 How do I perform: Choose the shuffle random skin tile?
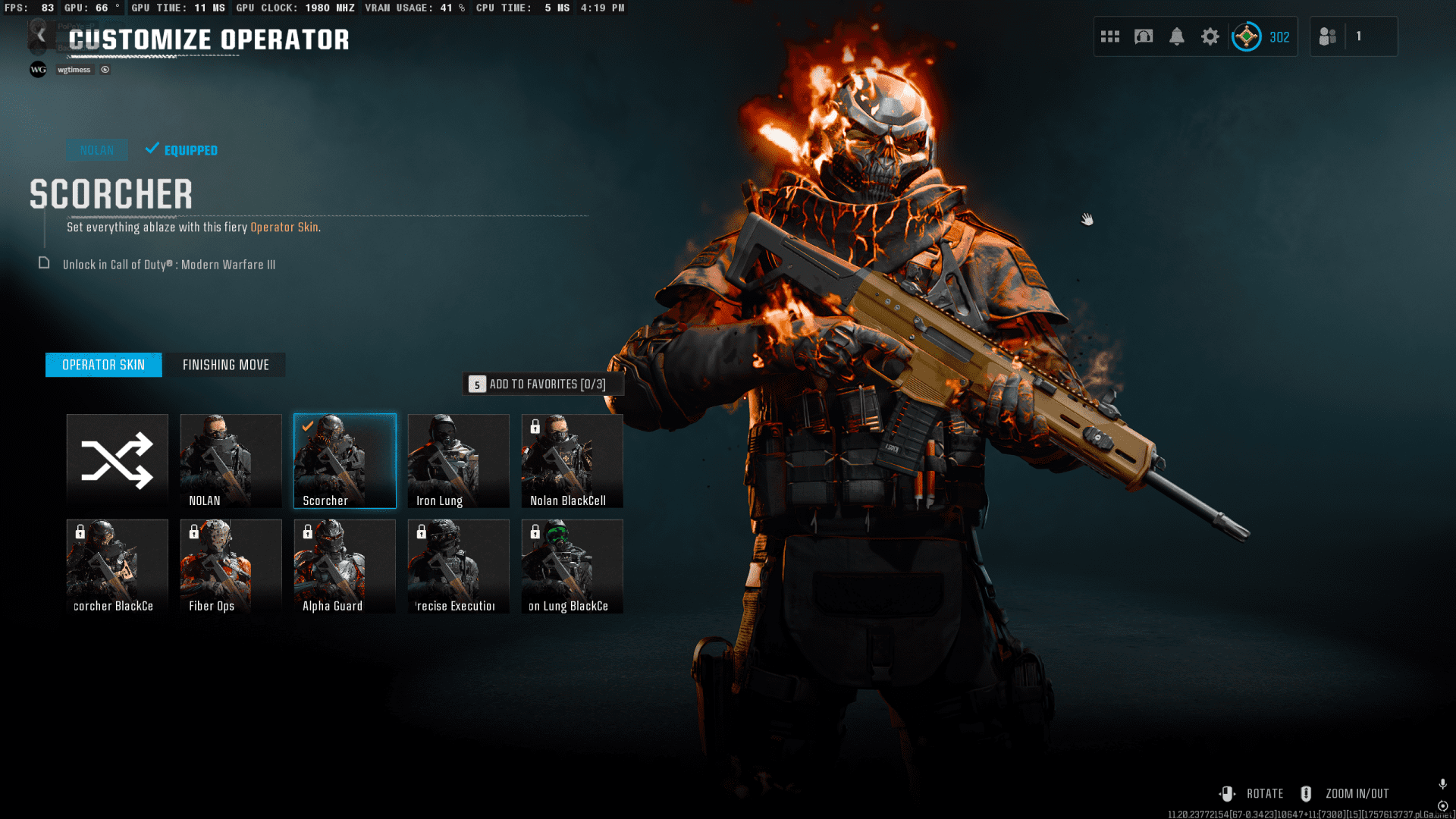[x=118, y=460]
